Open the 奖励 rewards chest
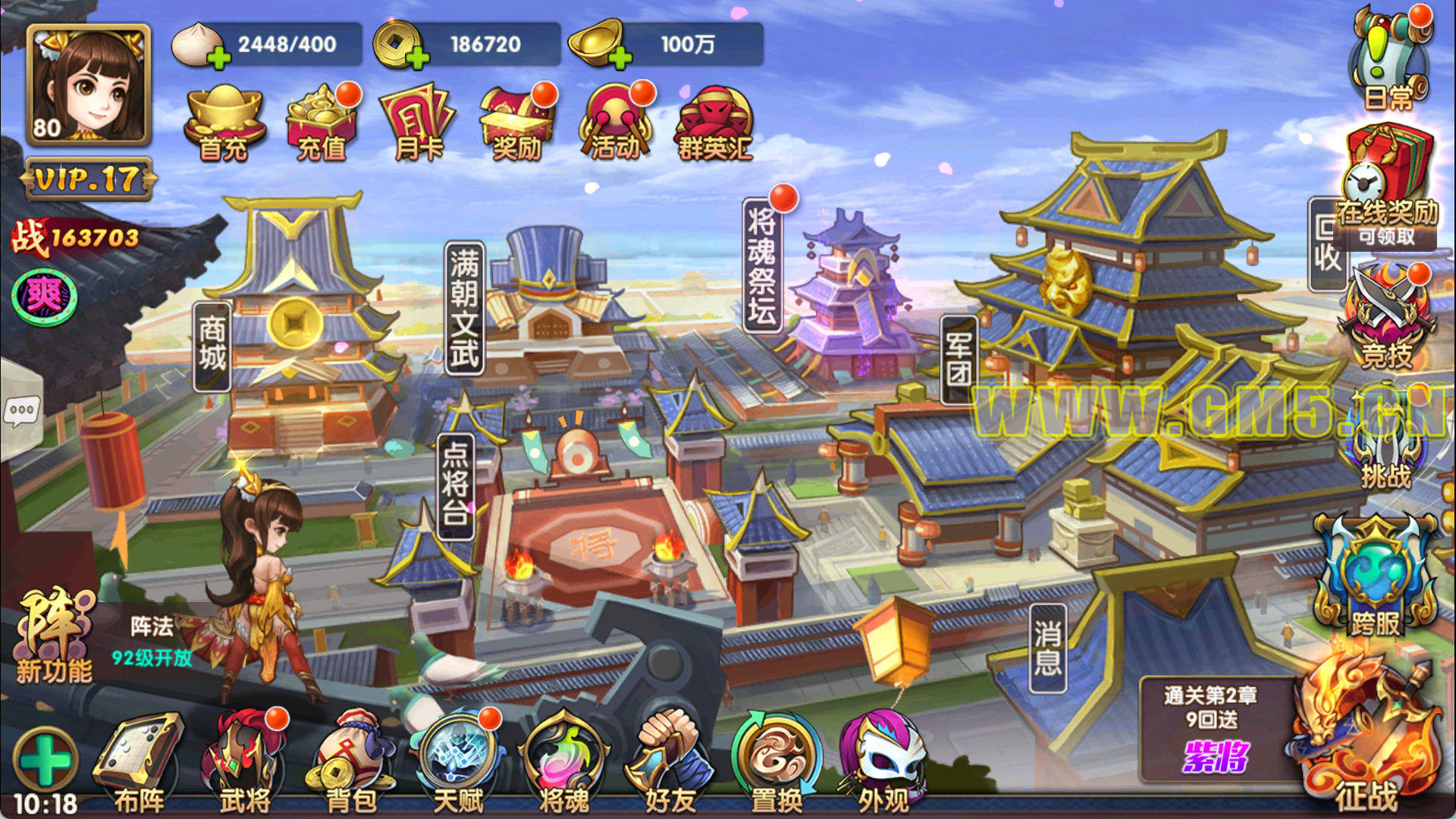This screenshot has height=819, width=1456. [517, 123]
